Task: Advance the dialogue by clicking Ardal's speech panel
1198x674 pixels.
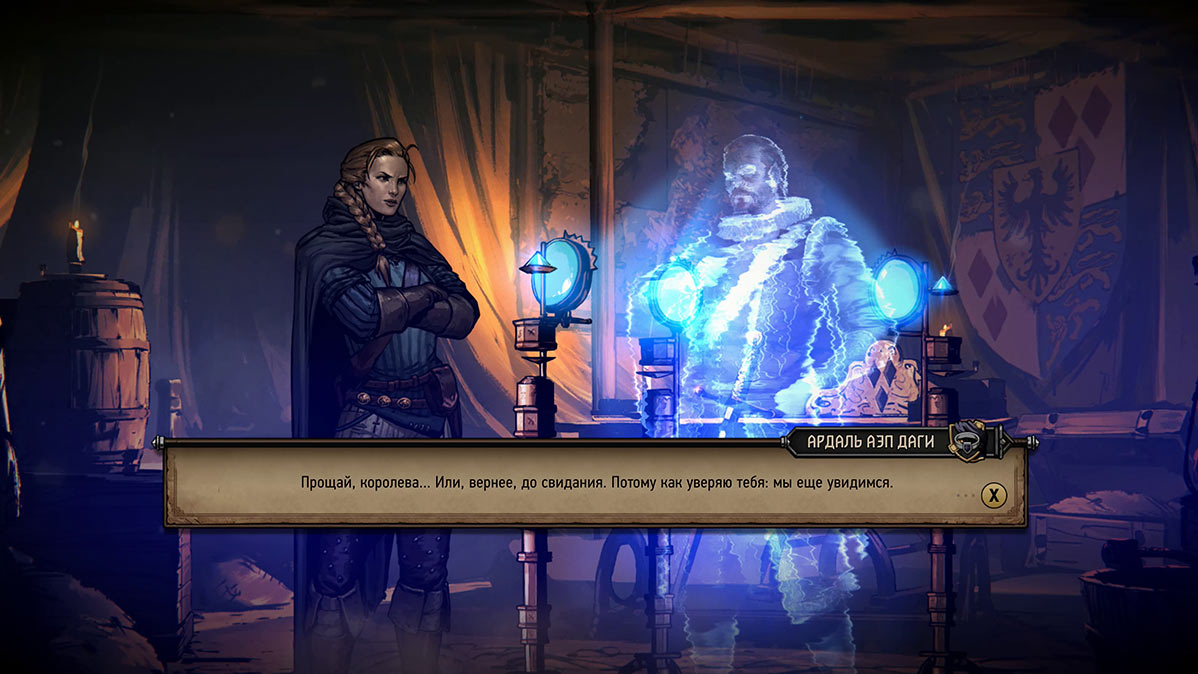Action: [596, 484]
